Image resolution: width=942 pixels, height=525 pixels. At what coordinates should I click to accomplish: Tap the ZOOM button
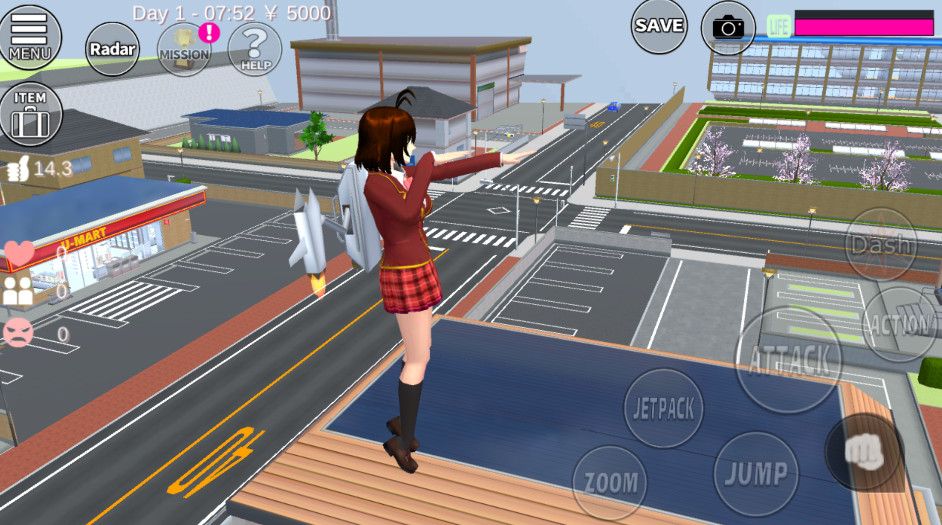click(x=610, y=482)
